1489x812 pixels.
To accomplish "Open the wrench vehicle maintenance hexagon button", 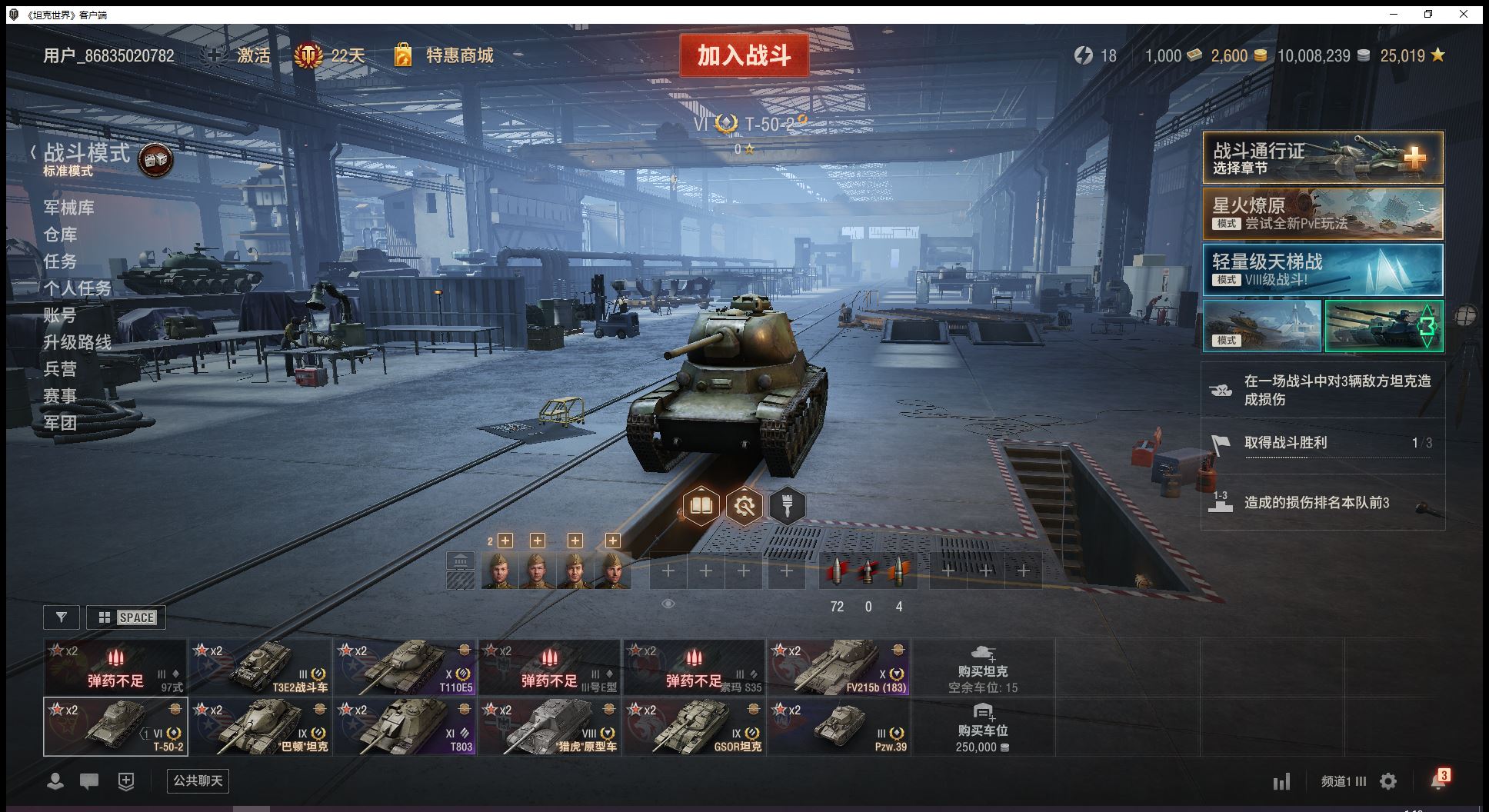I will 744,506.
